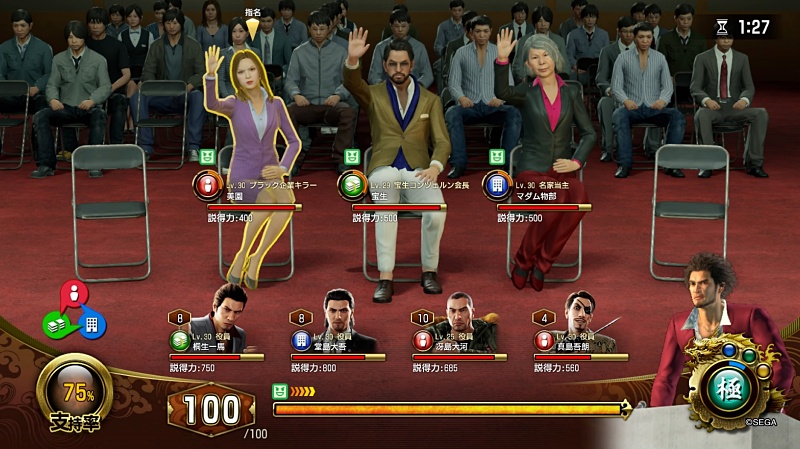Click the three-color type advantage chart icon

(74, 312)
